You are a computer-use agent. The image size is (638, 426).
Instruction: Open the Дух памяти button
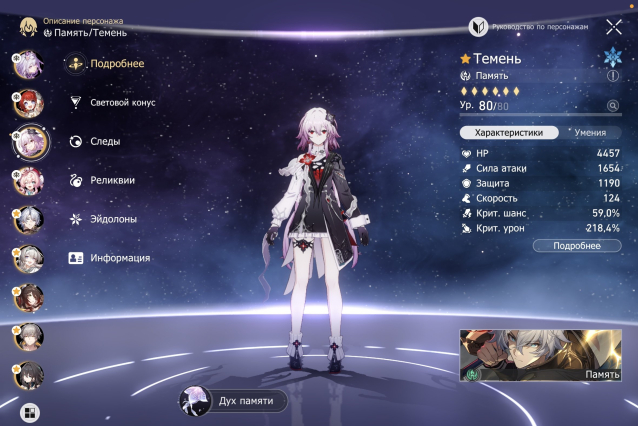click(234, 401)
